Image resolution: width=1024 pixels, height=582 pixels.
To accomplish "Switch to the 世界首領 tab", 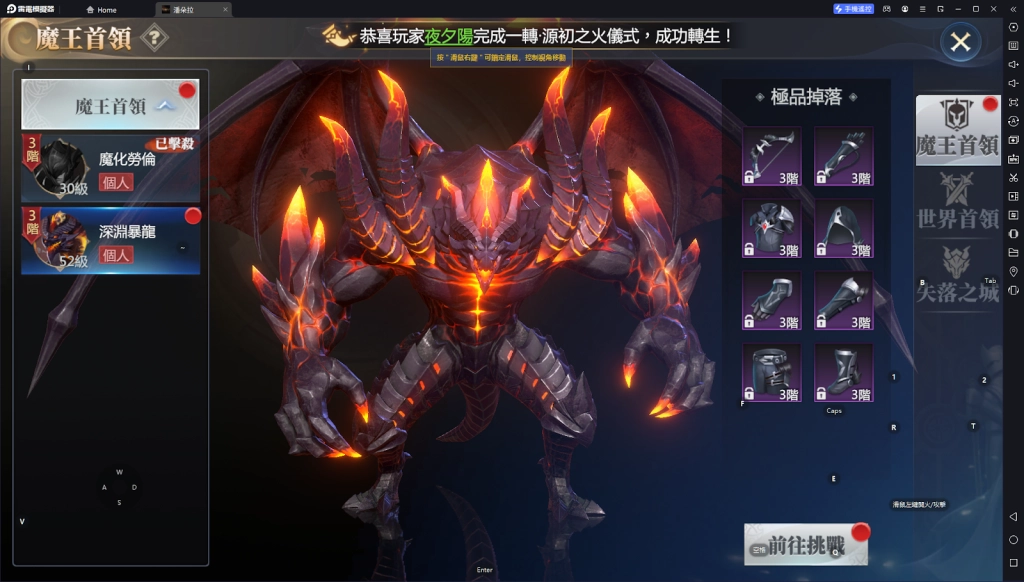I will point(958,203).
